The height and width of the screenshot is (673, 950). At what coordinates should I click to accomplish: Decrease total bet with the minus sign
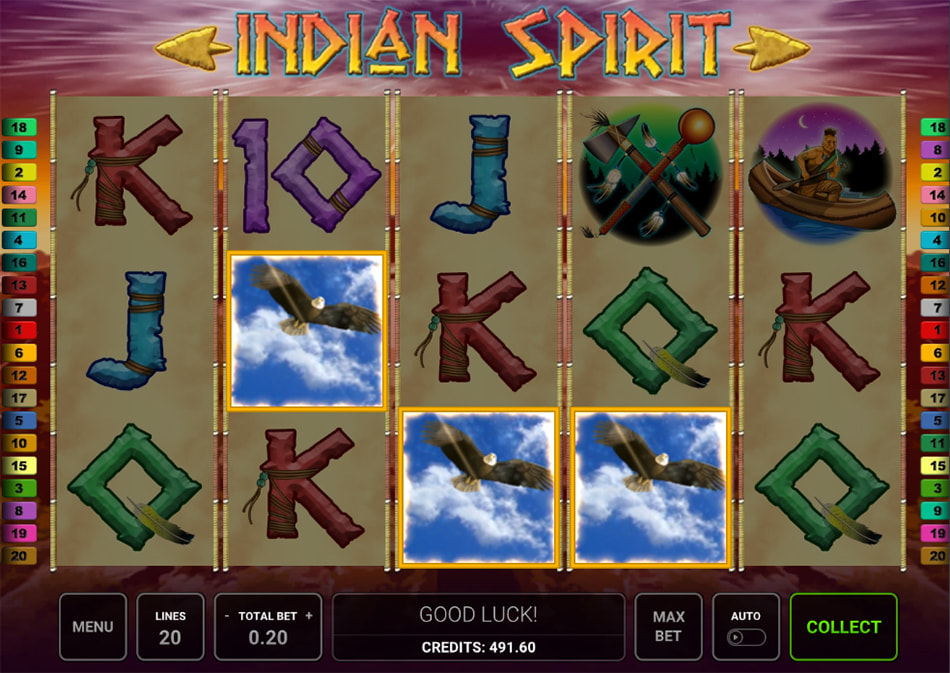click(x=227, y=616)
